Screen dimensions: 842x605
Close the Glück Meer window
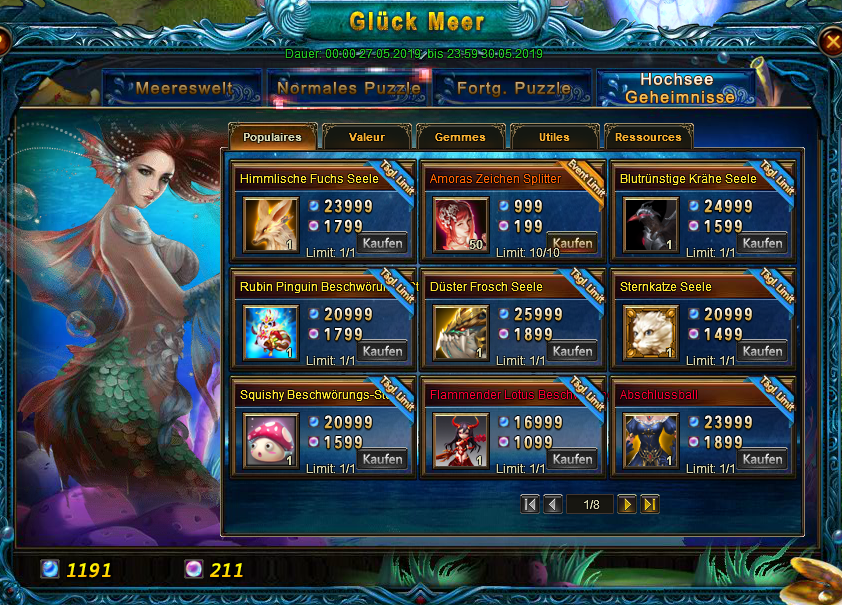point(830,41)
